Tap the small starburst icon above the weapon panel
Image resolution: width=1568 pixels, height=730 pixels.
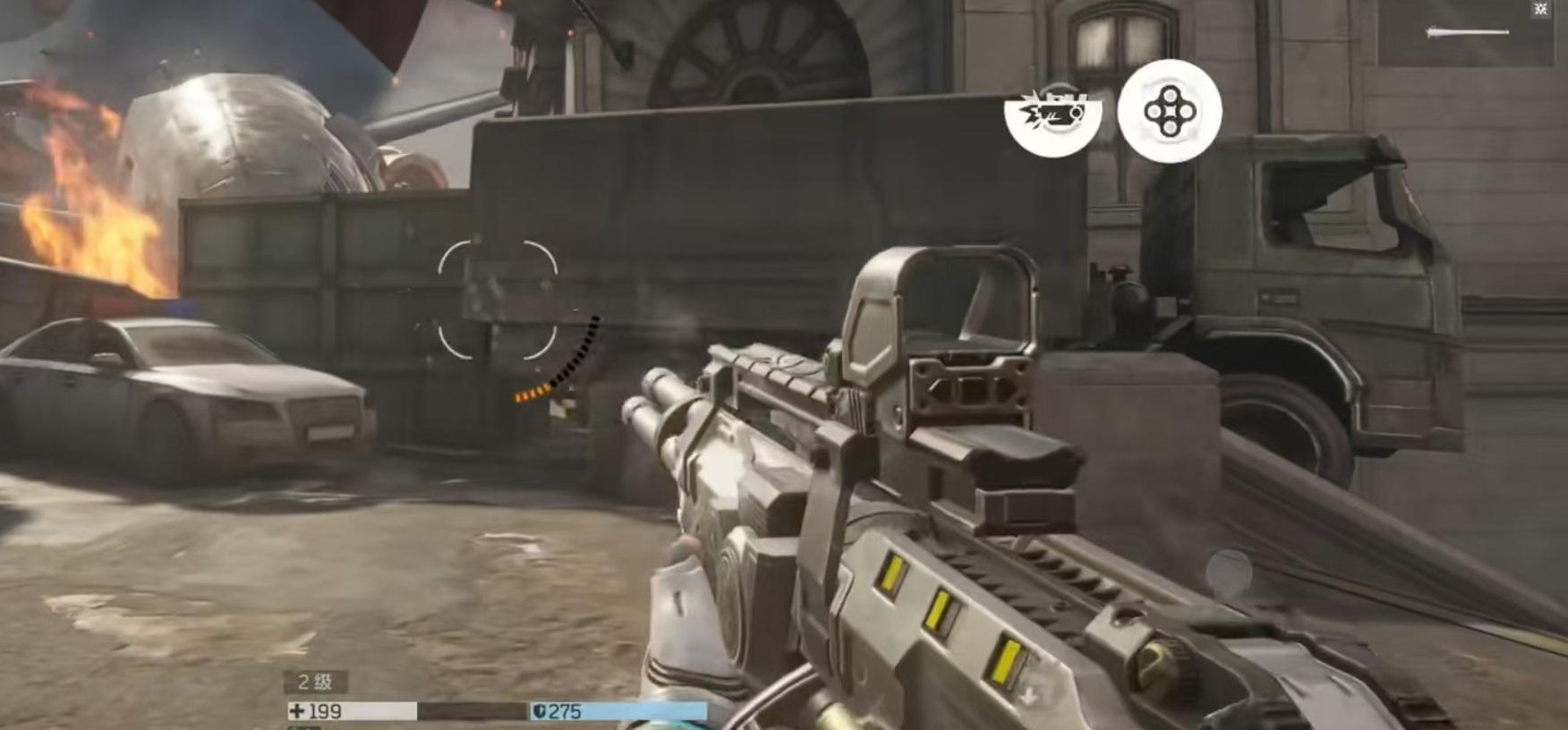point(1541,9)
